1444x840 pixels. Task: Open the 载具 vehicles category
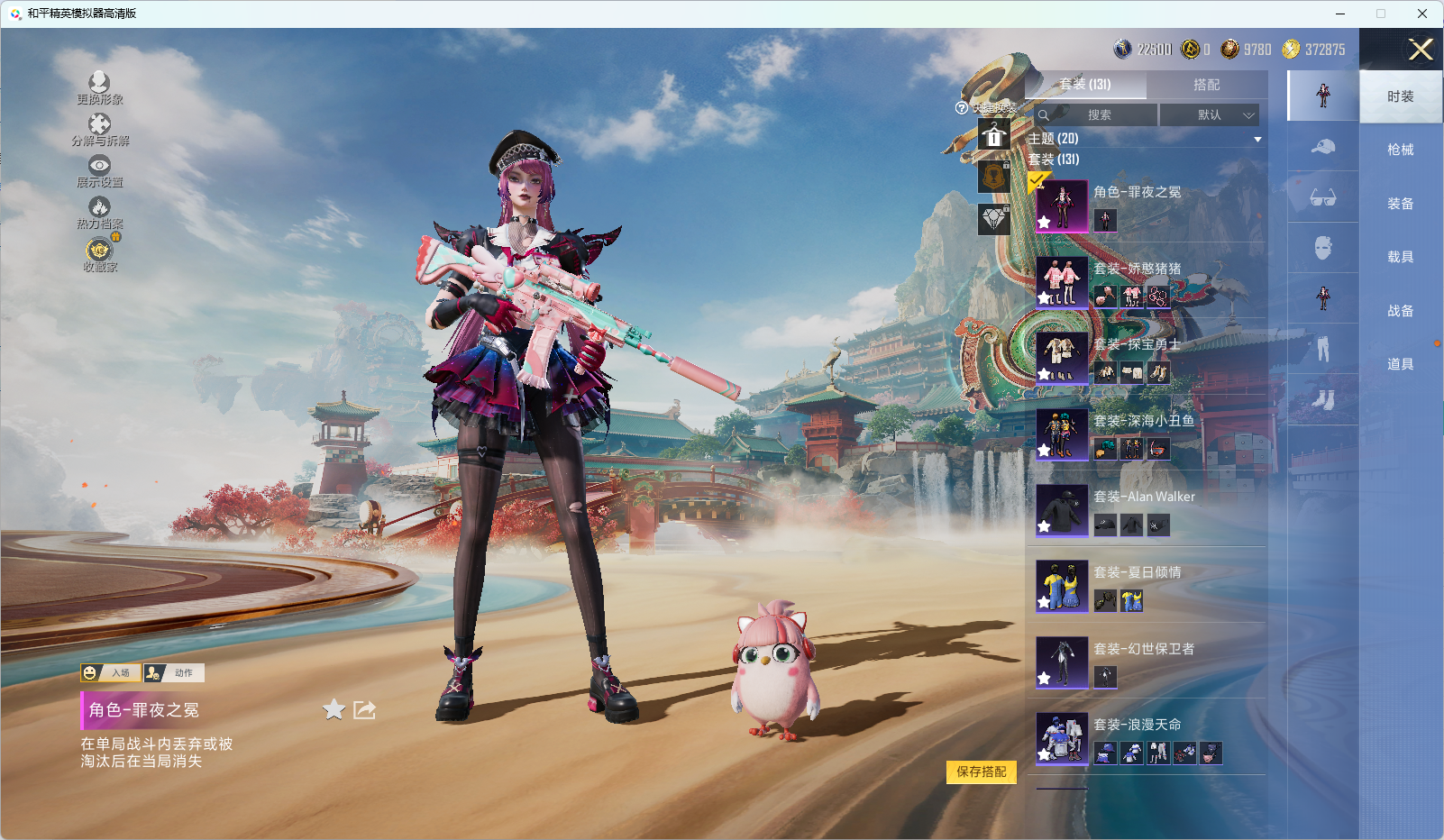pyautogui.click(x=1400, y=257)
